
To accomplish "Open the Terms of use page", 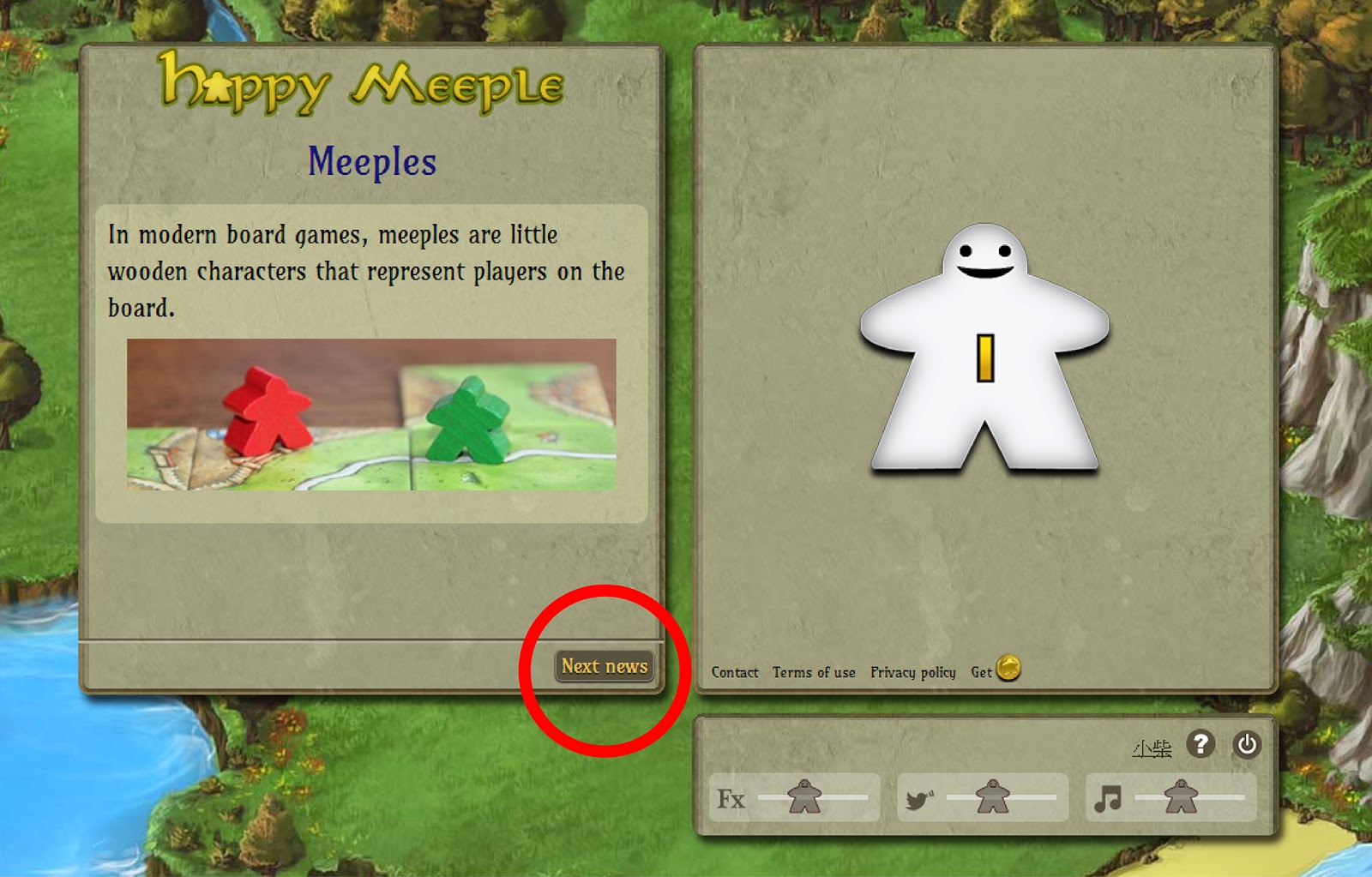I will [x=813, y=673].
